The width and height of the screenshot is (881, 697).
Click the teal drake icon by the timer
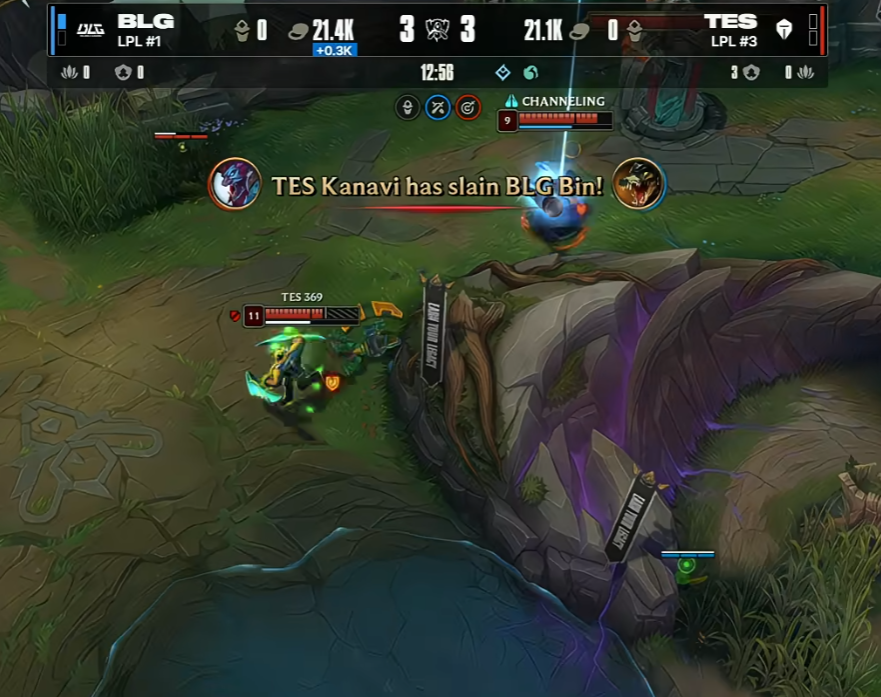530,73
